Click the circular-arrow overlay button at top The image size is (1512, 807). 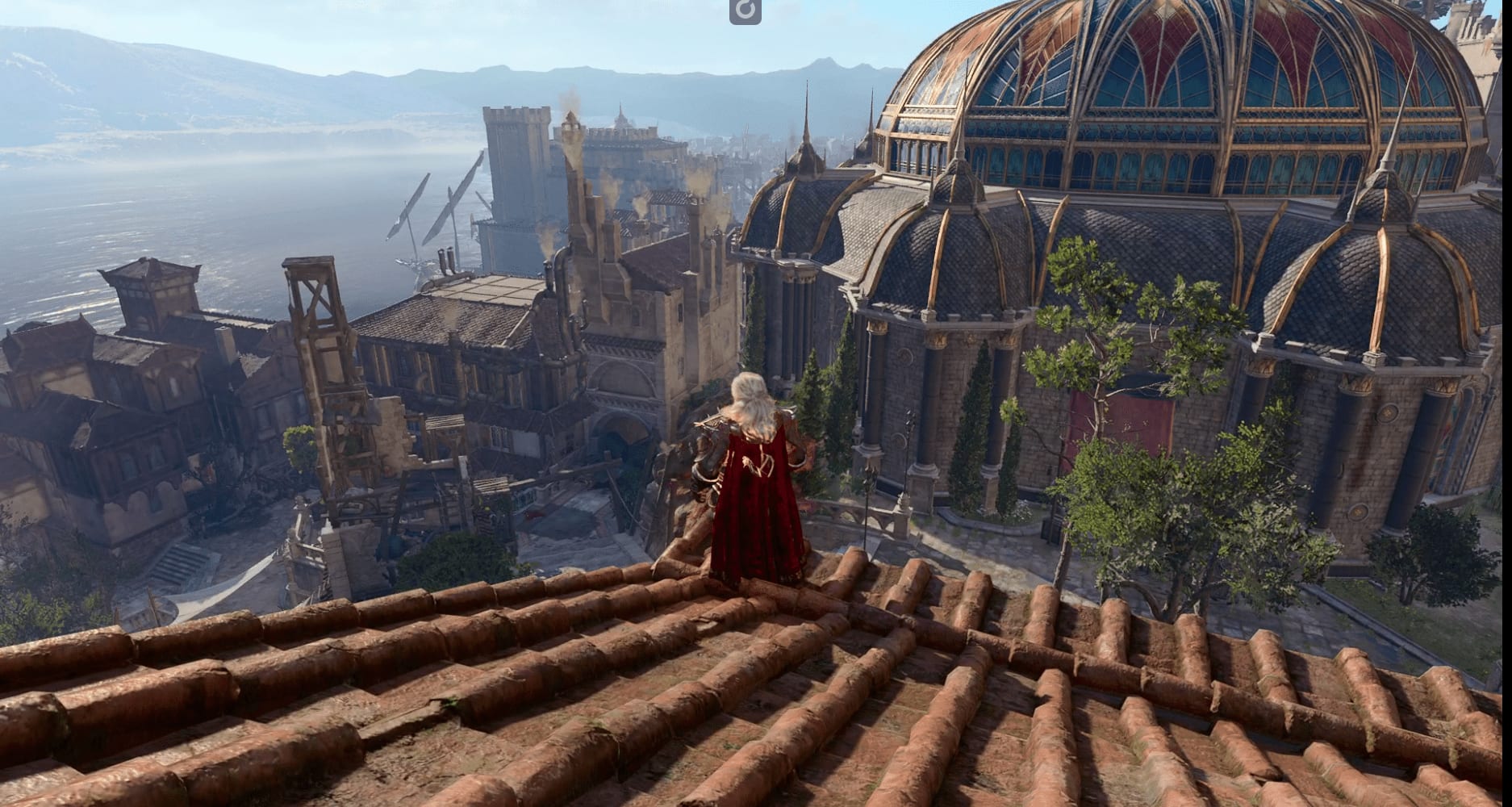tap(745, 10)
